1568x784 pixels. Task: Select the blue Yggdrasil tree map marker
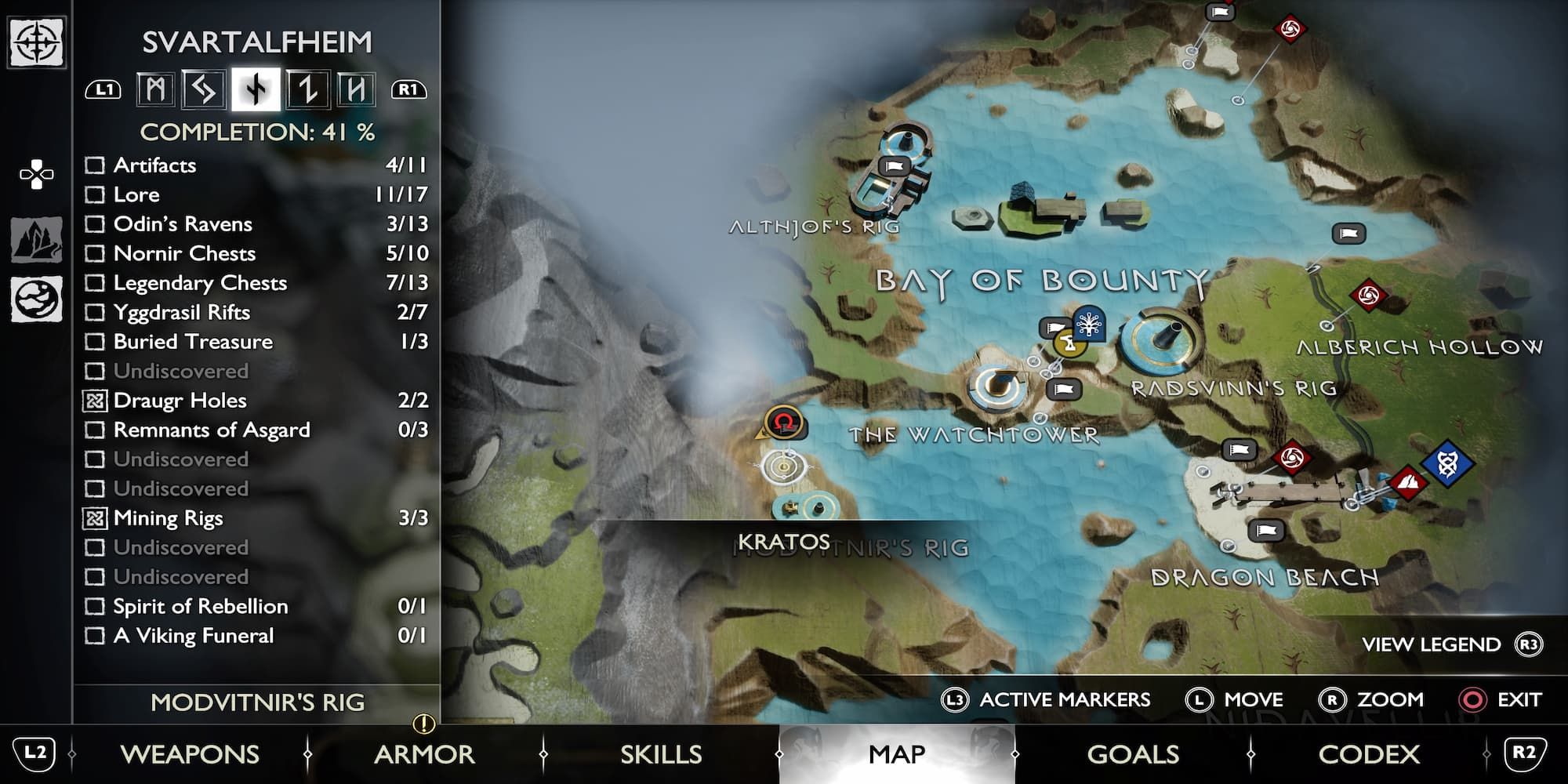pyautogui.click(x=1089, y=323)
